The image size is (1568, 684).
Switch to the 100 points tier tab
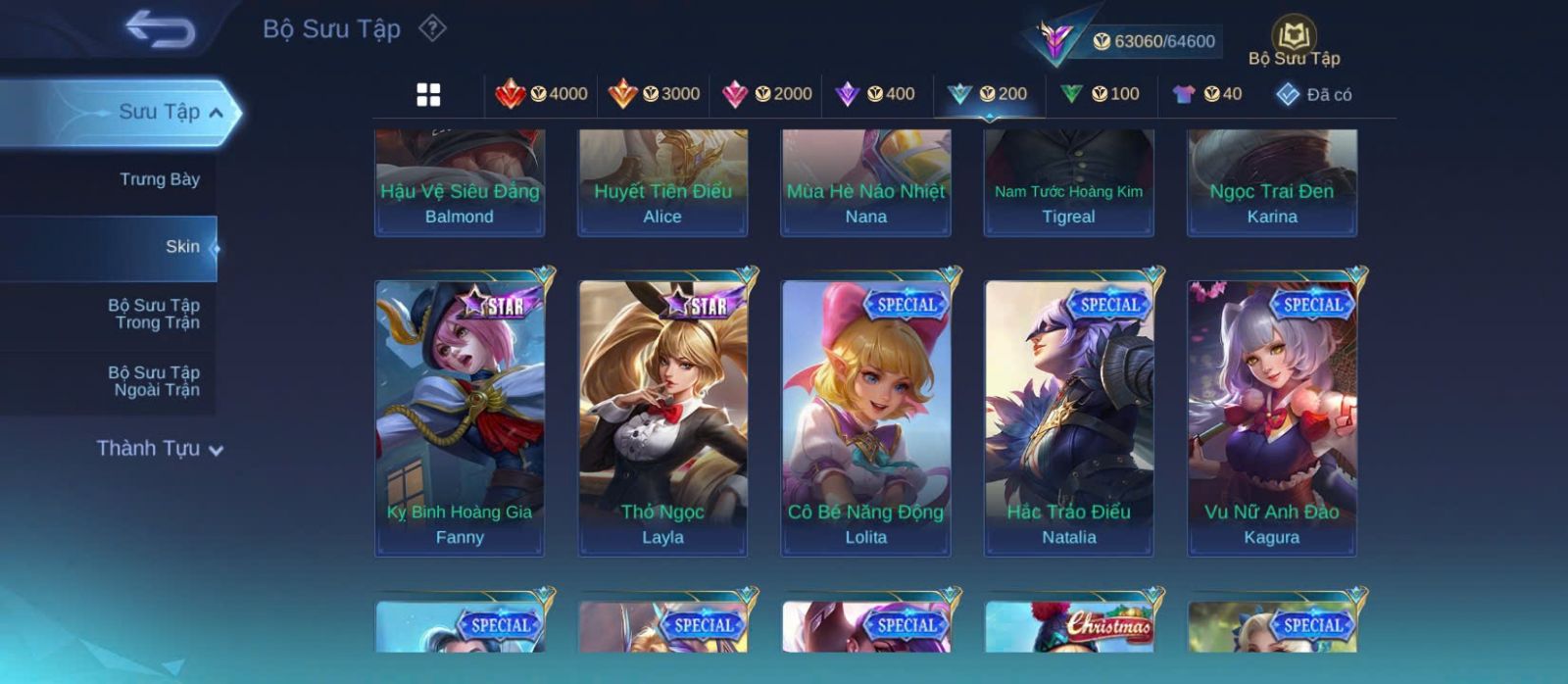1100,94
